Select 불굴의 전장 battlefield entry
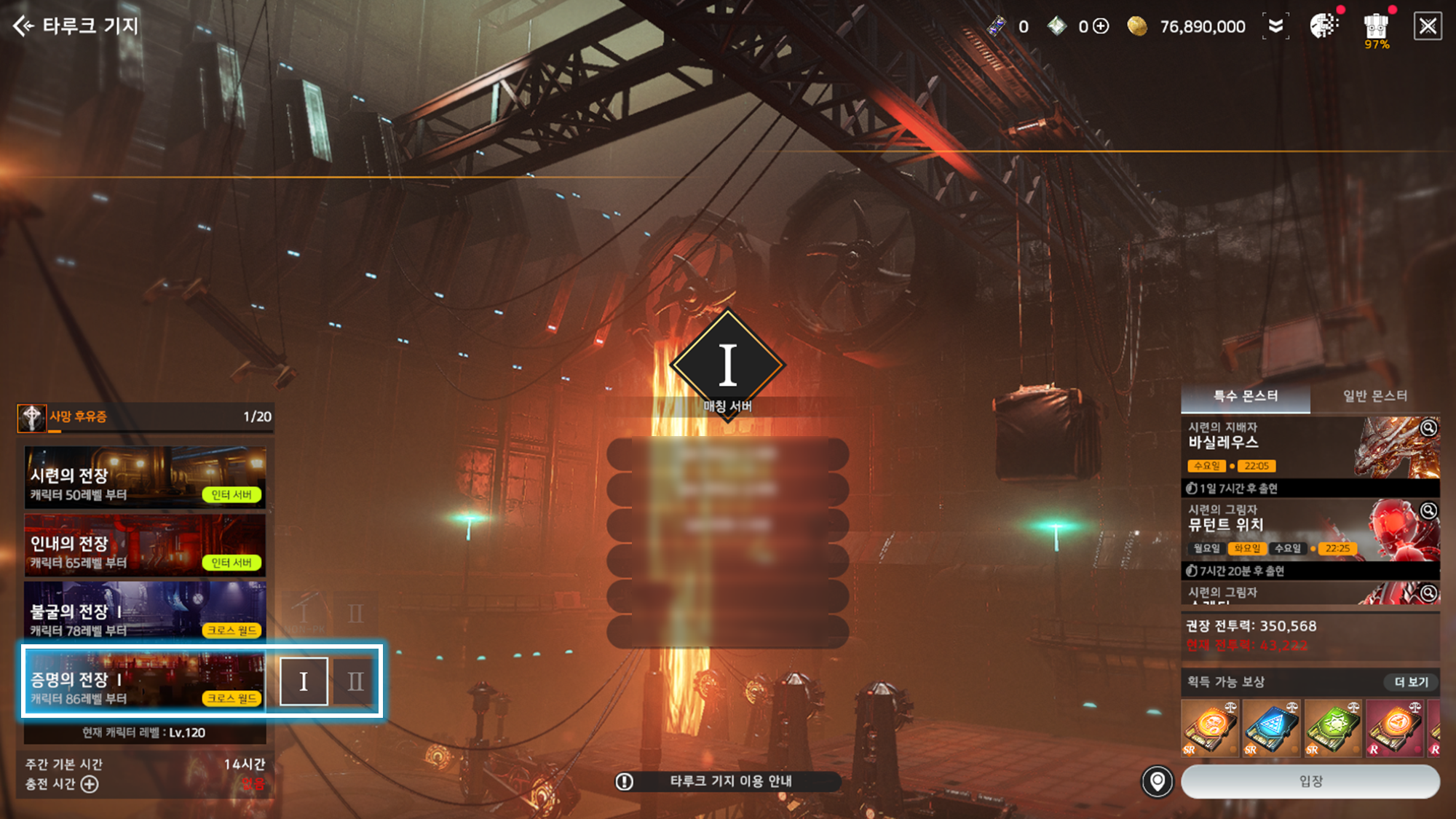The width and height of the screenshot is (1456, 819). click(x=145, y=613)
